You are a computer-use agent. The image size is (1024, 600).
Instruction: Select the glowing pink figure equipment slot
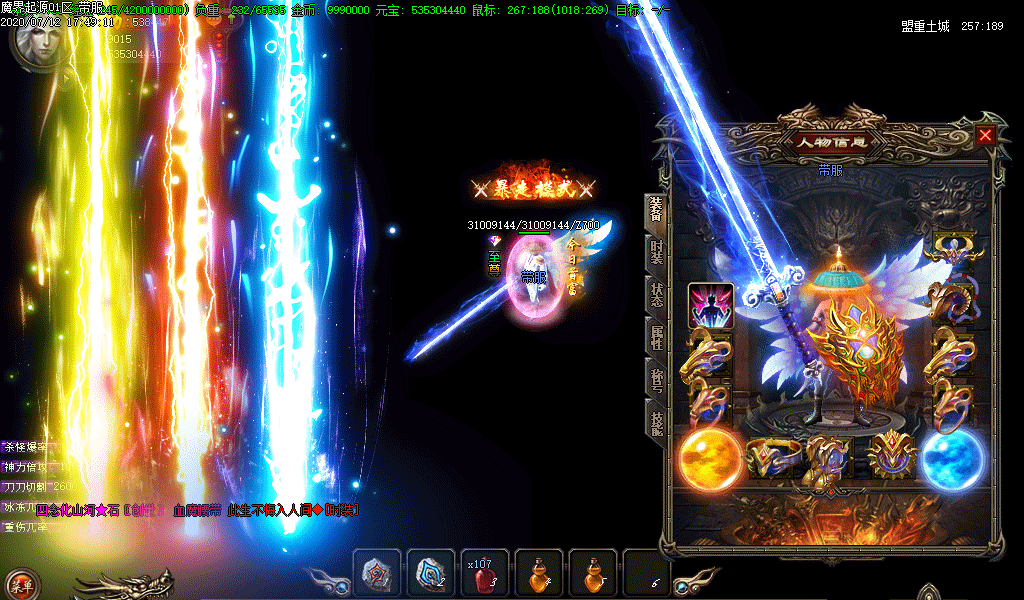pos(711,306)
